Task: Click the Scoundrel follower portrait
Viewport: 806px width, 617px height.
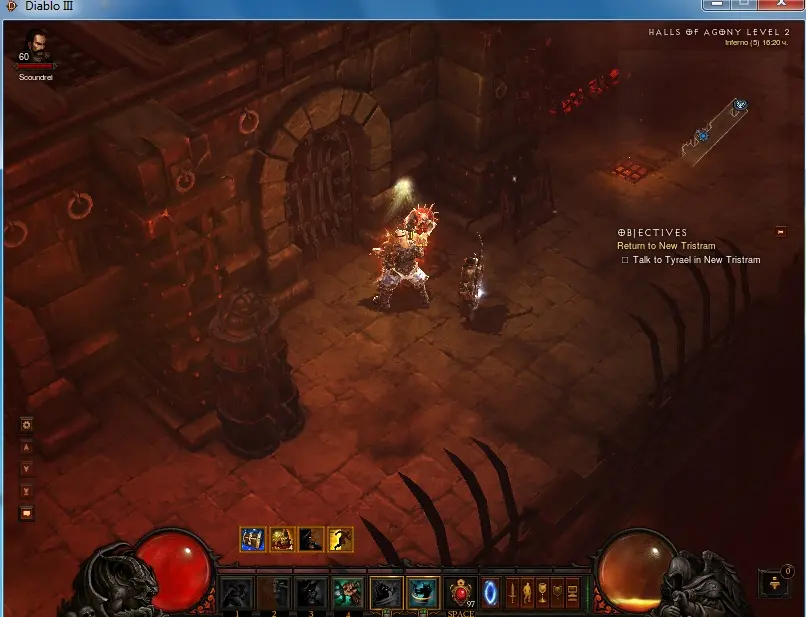Action: [35, 45]
